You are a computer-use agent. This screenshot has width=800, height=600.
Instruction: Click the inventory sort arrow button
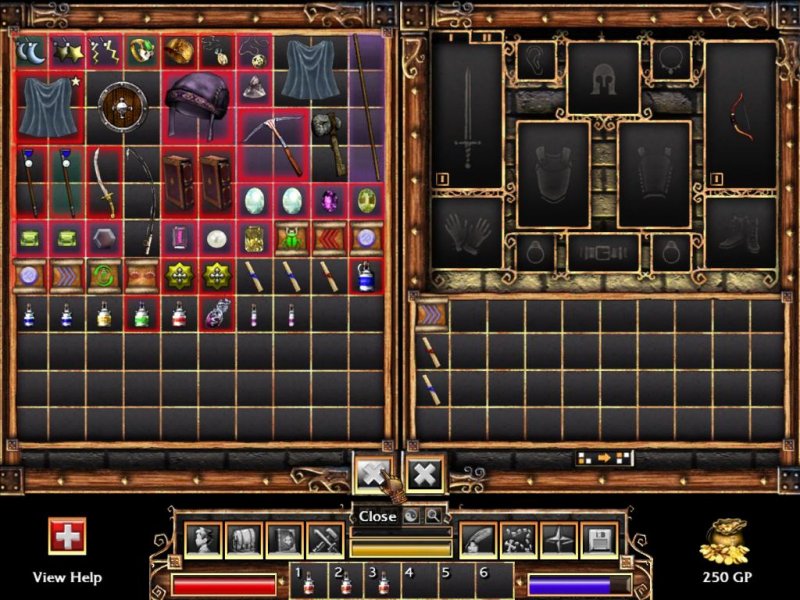click(605, 458)
